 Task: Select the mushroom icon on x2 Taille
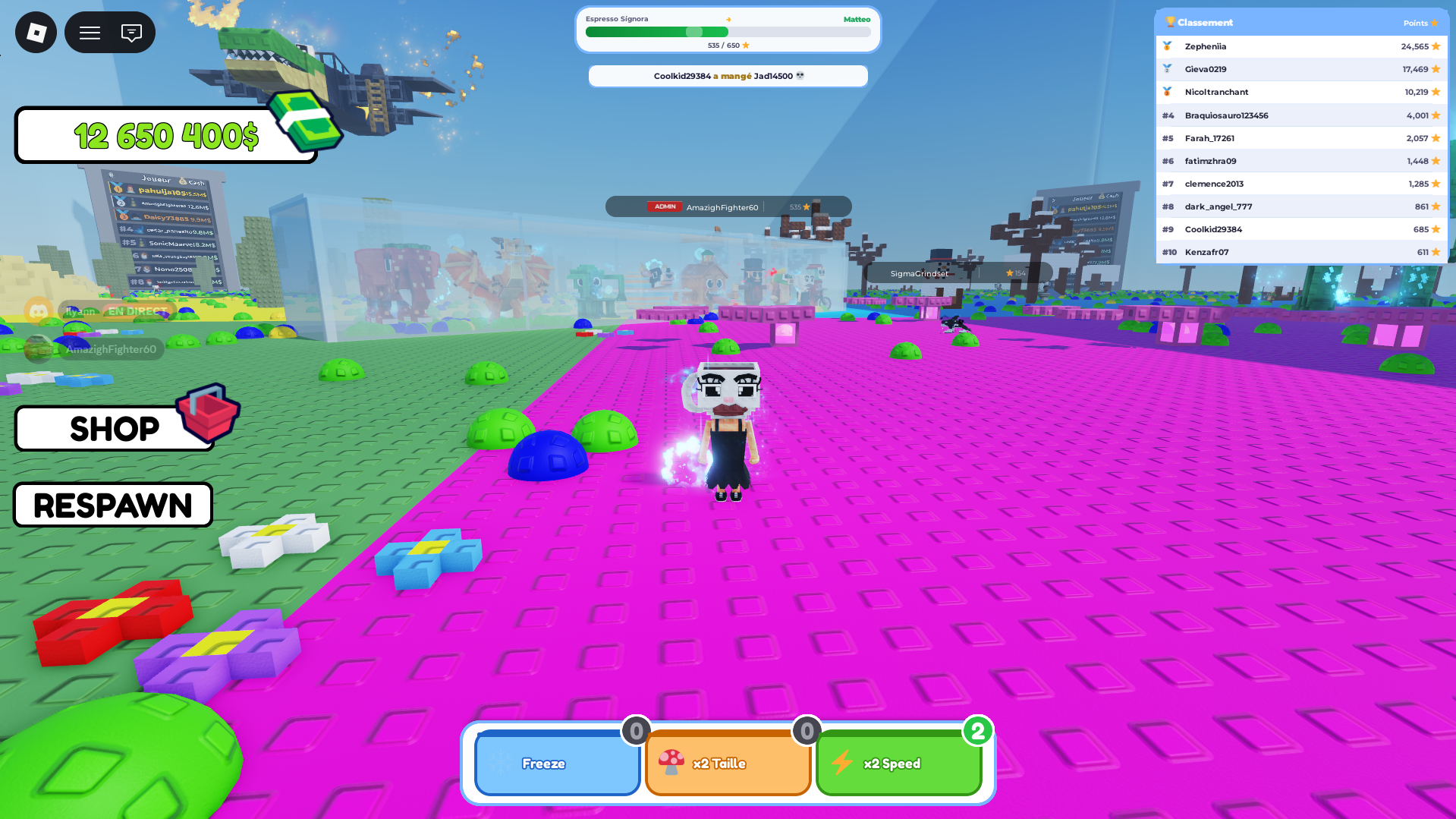coord(672,763)
